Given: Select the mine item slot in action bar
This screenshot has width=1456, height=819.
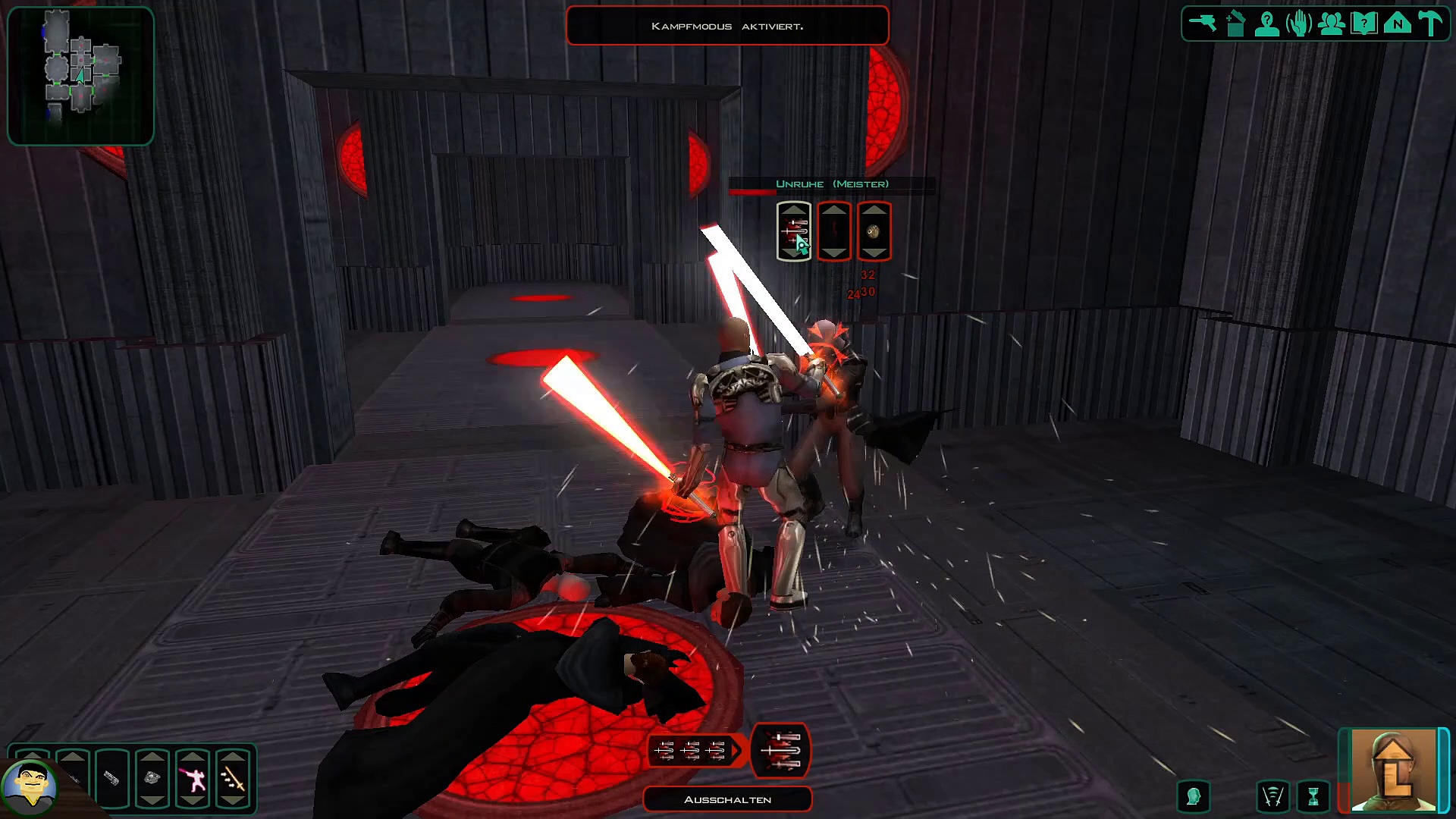Looking at the screenshot, I should pos(152,778).
